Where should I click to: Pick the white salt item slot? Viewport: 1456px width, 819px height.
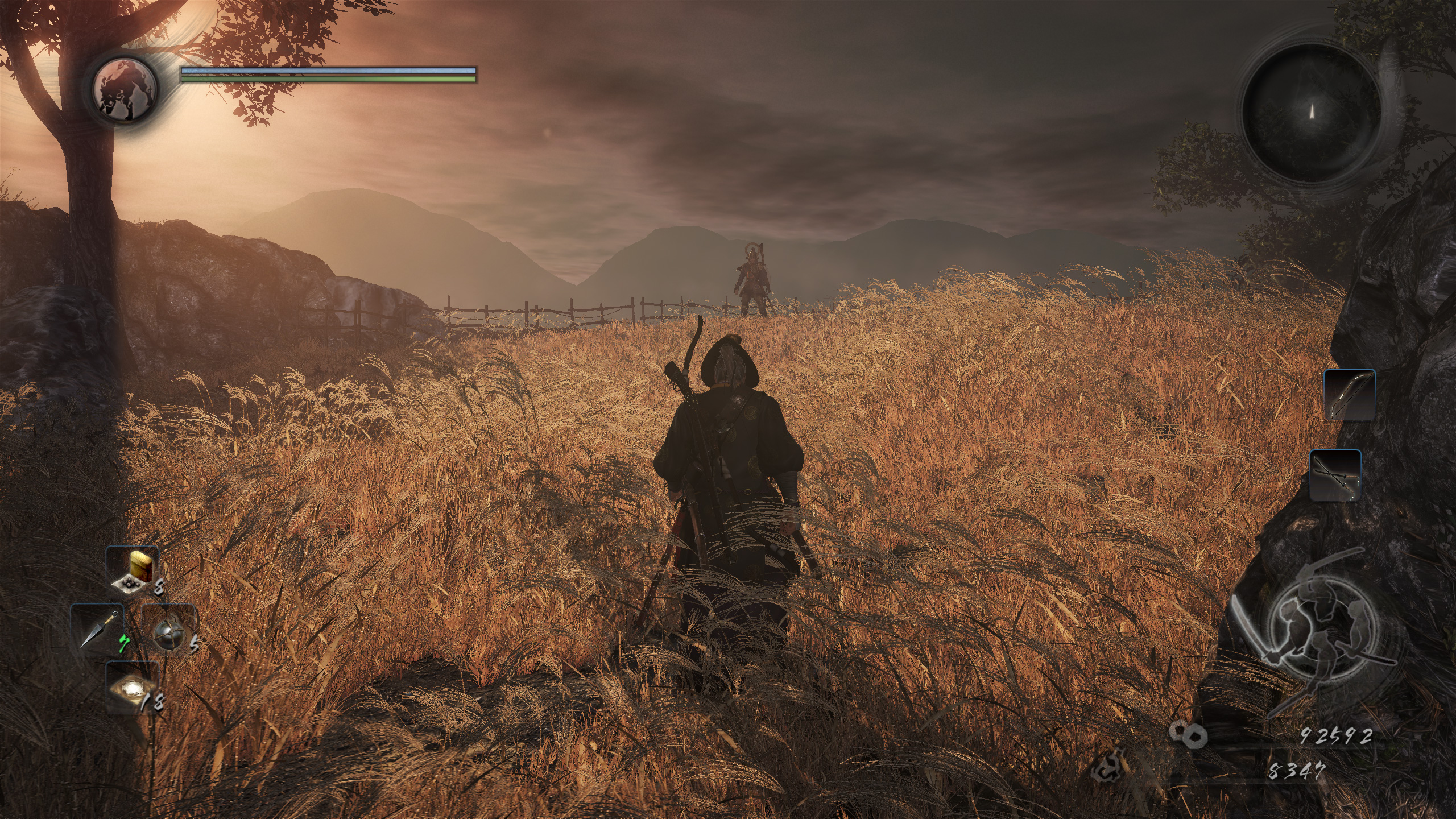coord(133,687)
